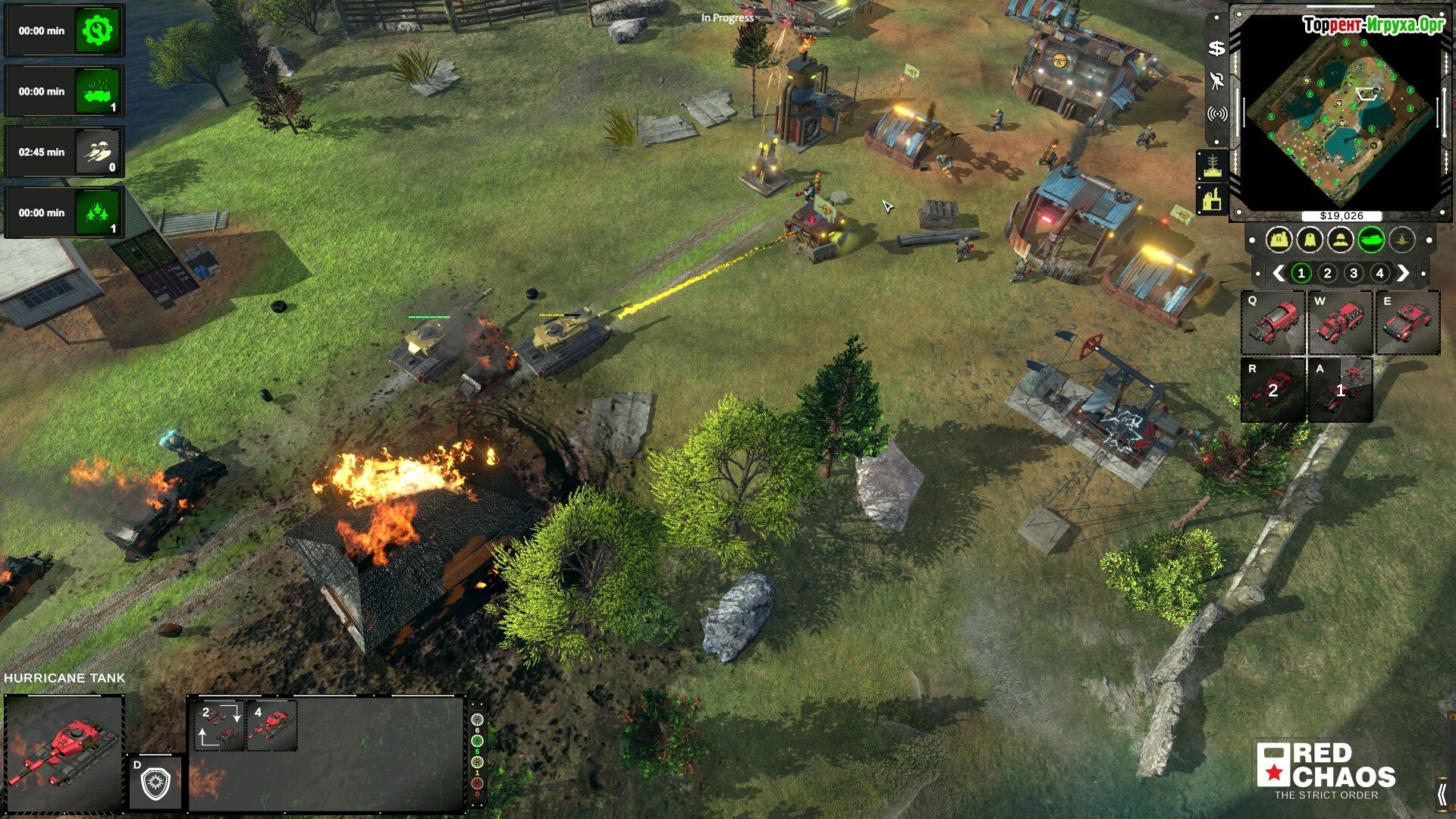This screenshot has width=1456, height=819.
Task: Select the antenna tower structure button
Action: [x=1212, y=165]
